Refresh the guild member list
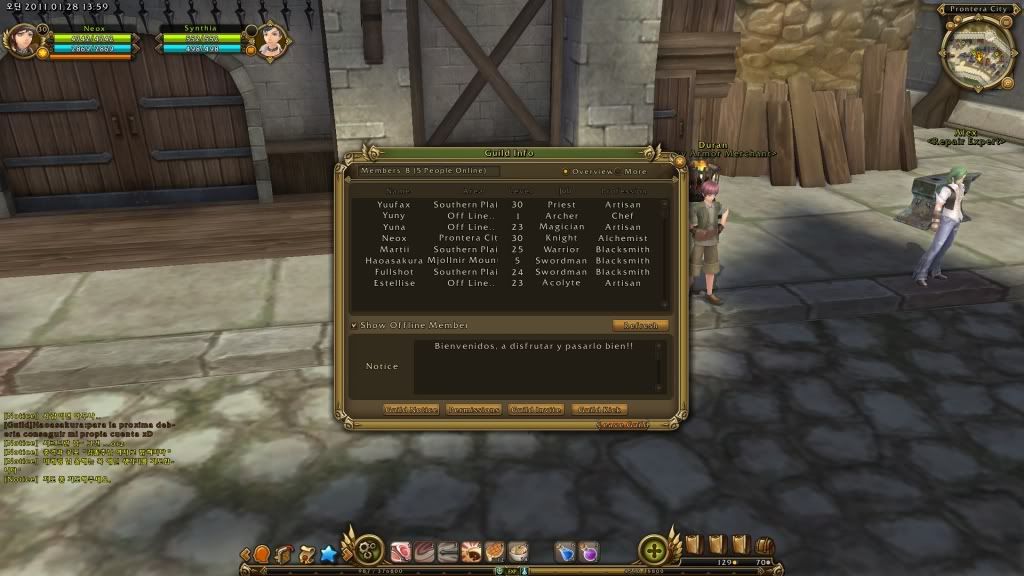 tap(640, 325)
